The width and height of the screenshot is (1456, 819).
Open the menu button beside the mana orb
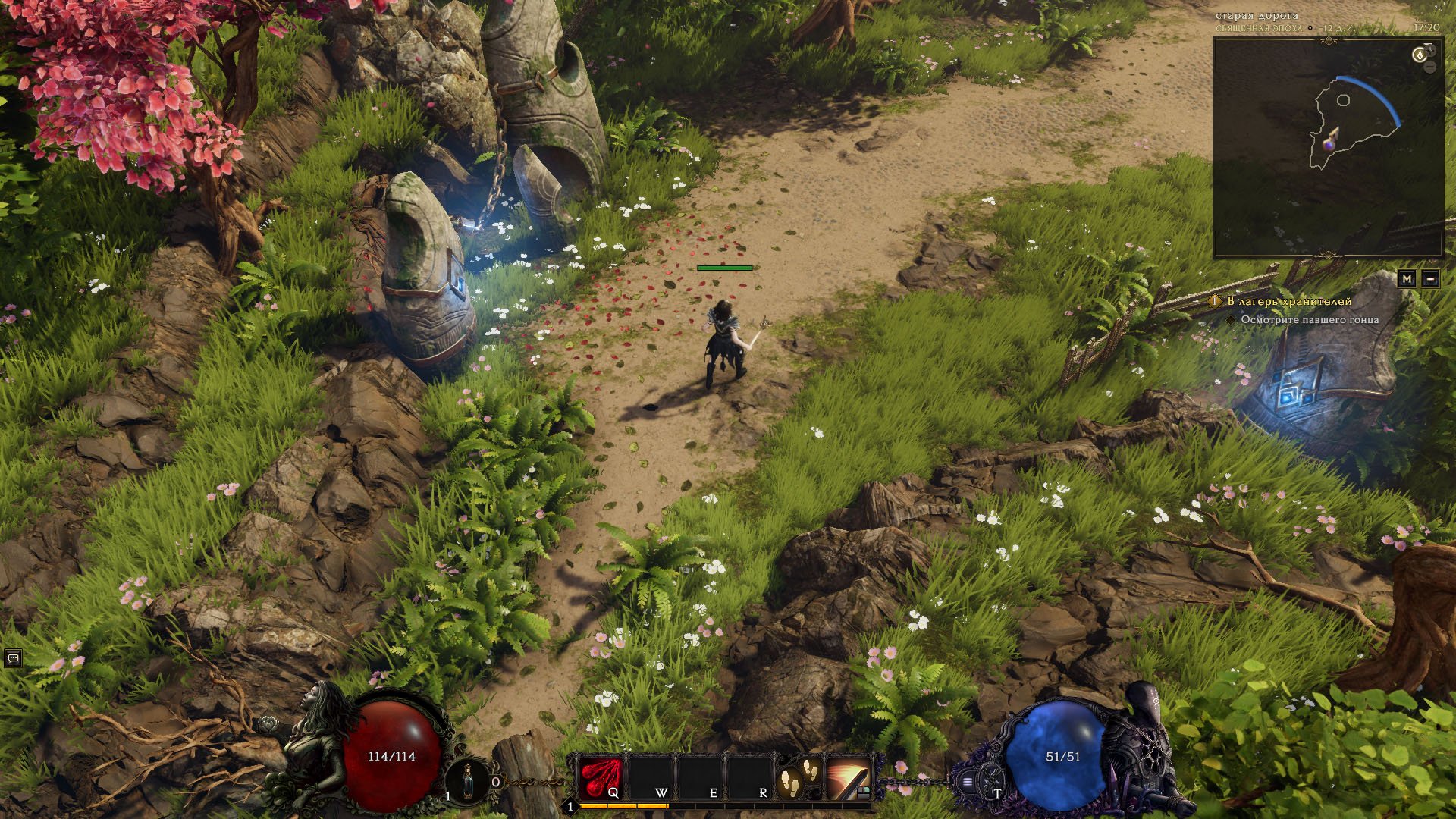(968, 780)
